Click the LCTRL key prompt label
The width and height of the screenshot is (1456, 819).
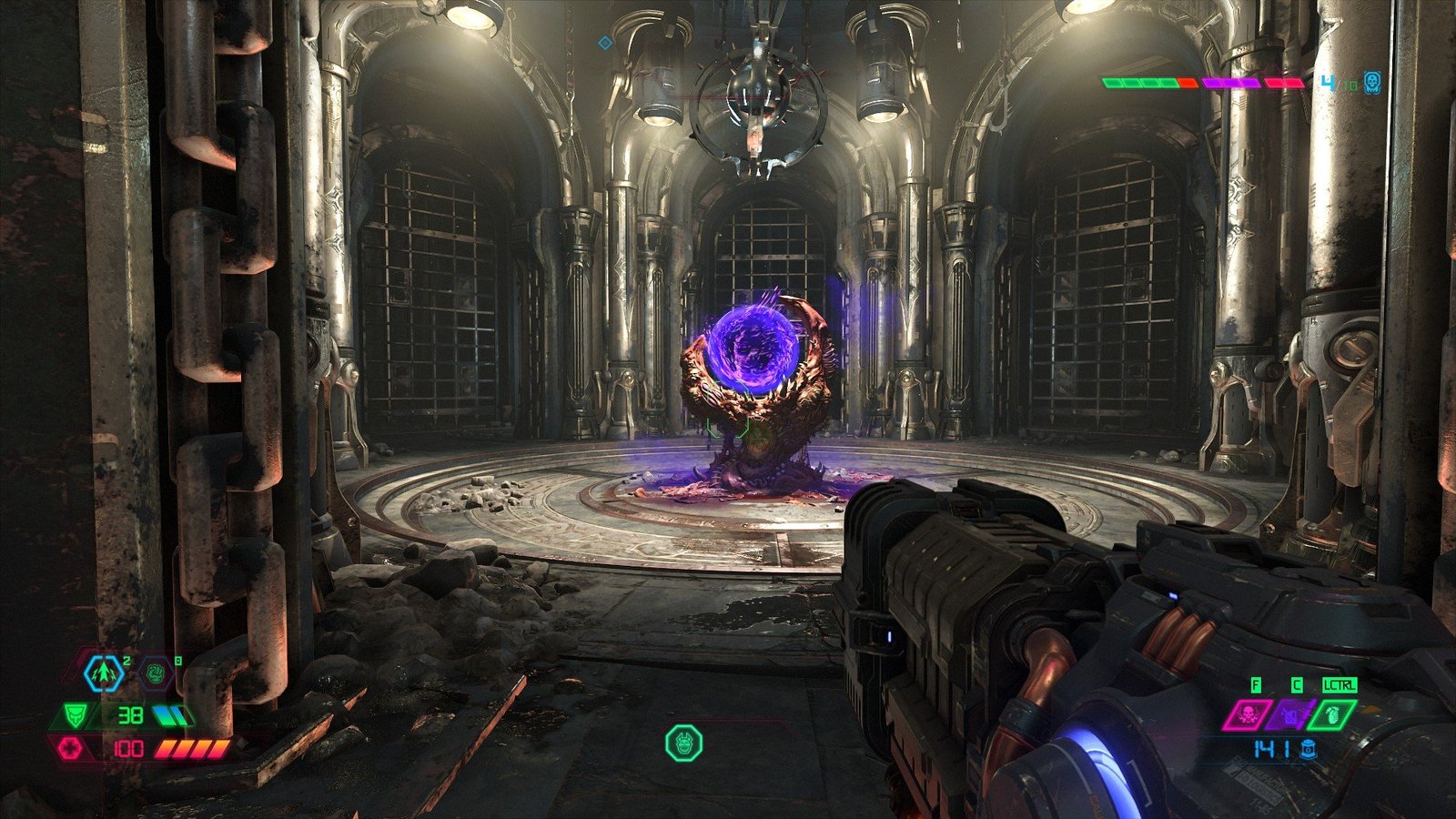(1340, 685)
